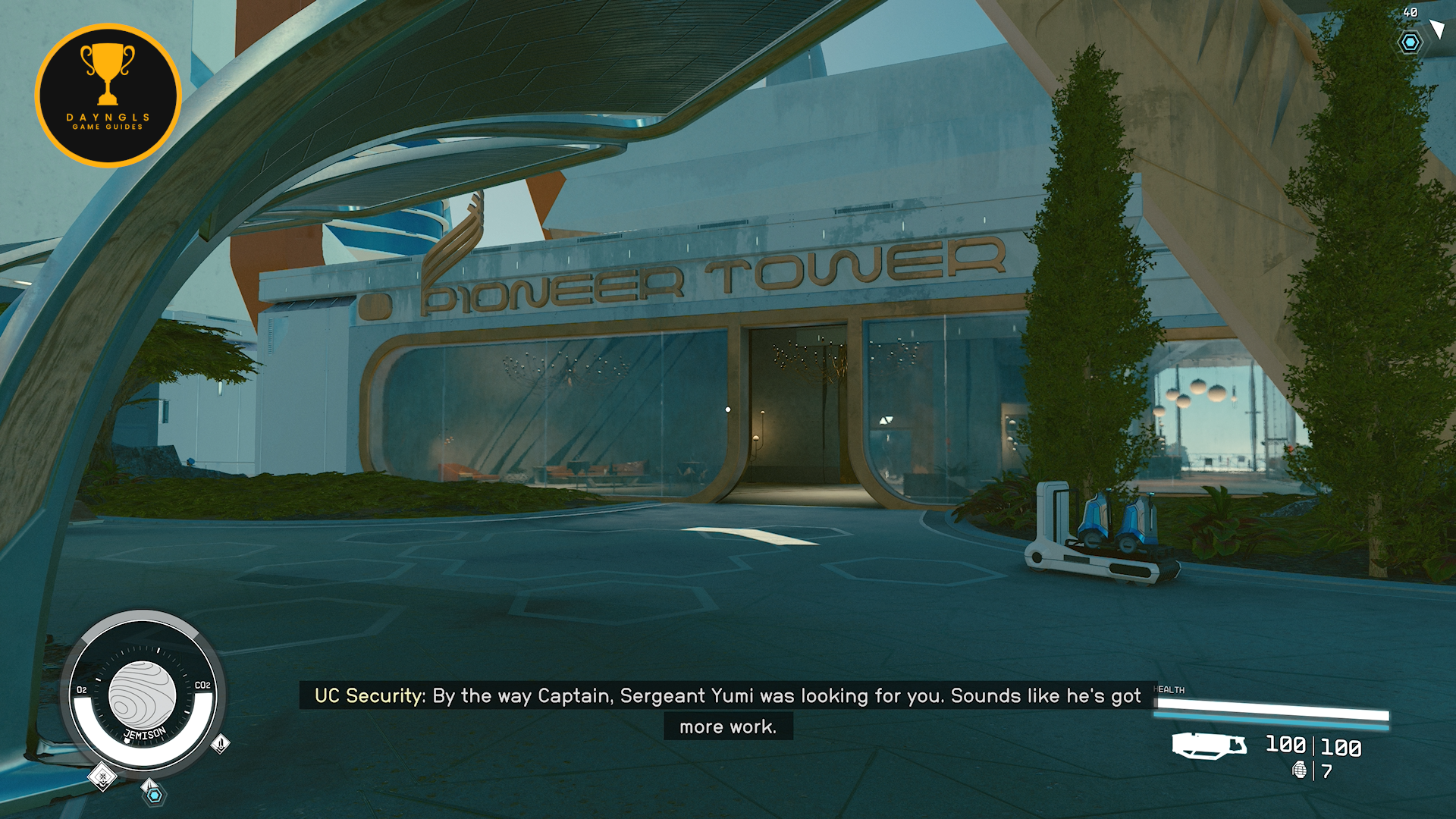
Task: Click the blue hexagon marker beneath the compass
Action: [154, 794]
